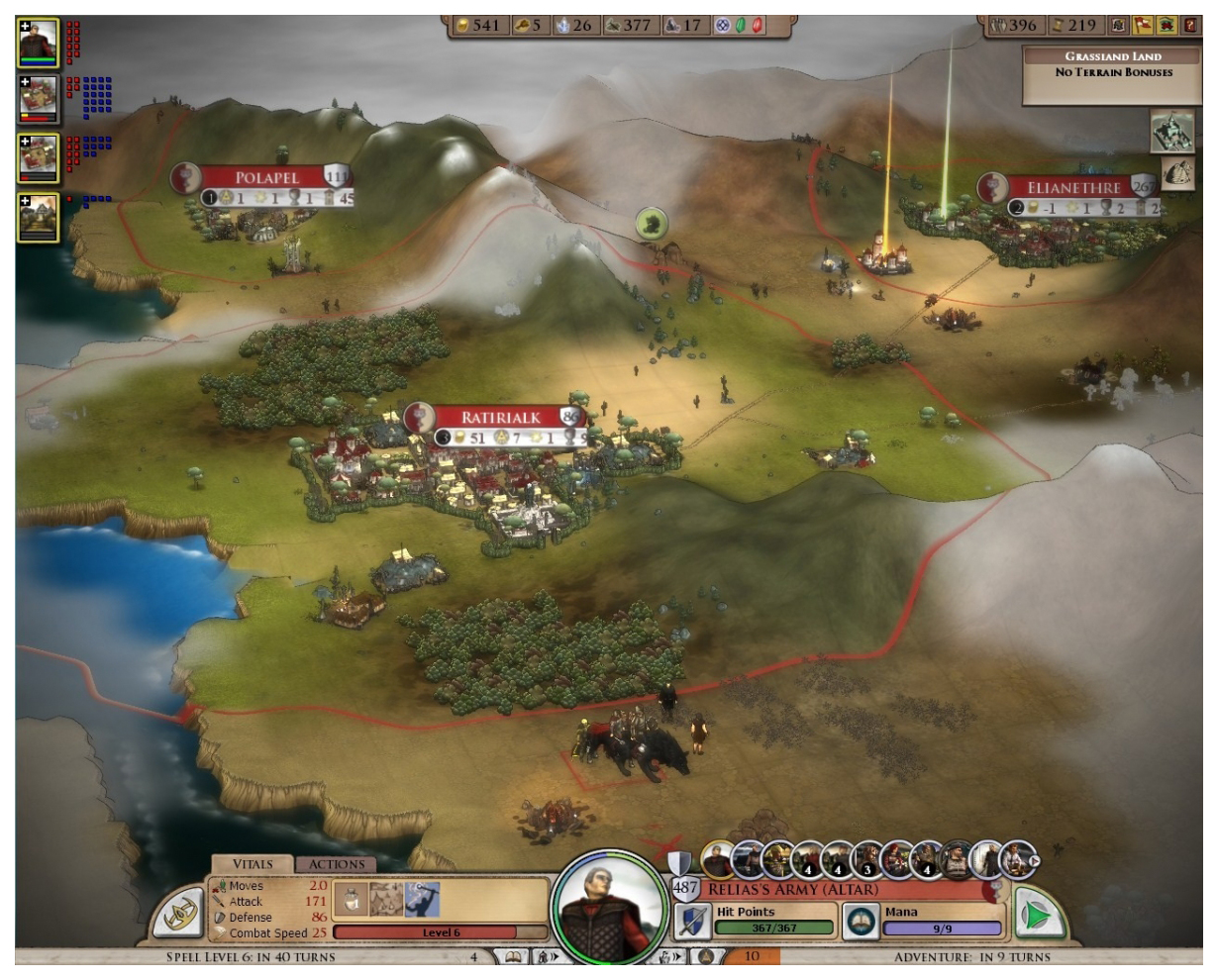Select the Elianethre city banner

pyautogui.click(x=1073, y=188)
